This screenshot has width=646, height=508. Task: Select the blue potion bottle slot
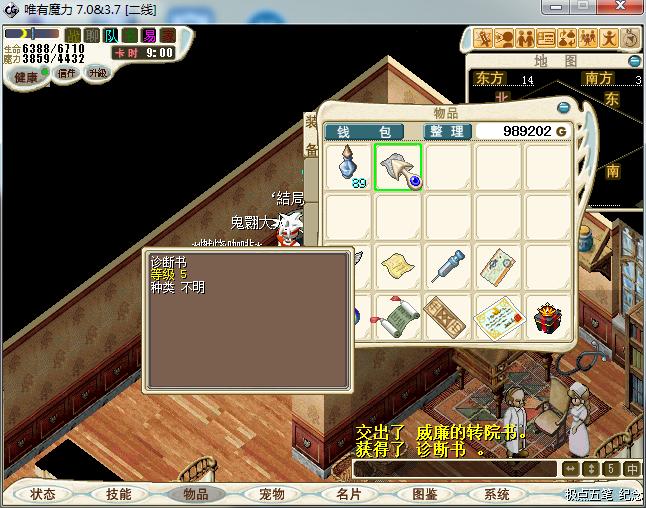tap(348, 166)
